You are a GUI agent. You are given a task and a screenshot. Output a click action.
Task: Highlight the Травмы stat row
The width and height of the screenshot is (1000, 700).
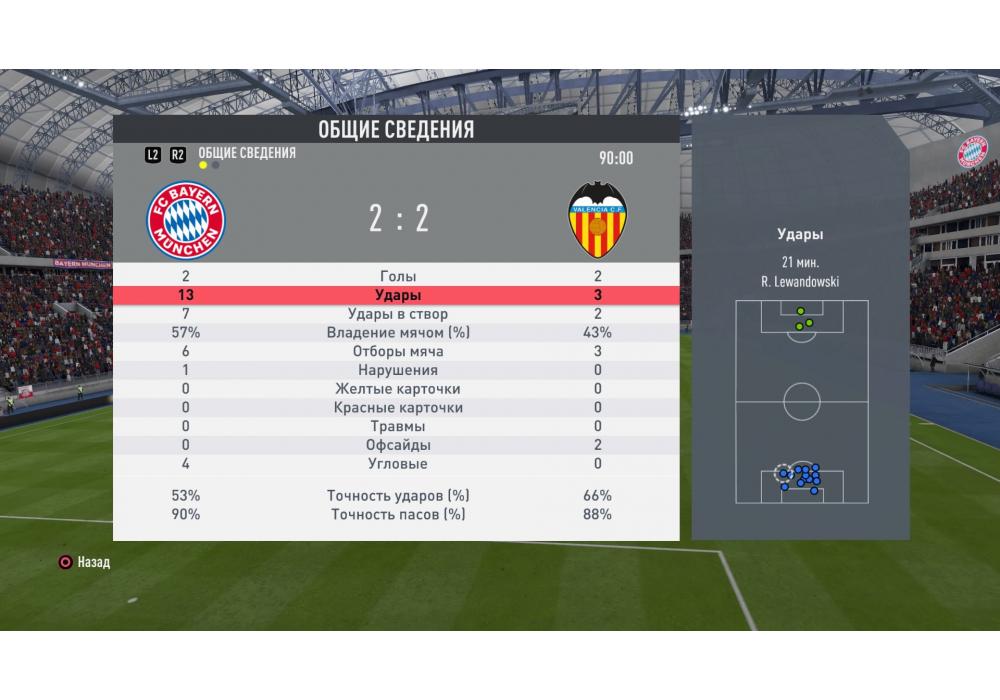(x=398, y=426)
